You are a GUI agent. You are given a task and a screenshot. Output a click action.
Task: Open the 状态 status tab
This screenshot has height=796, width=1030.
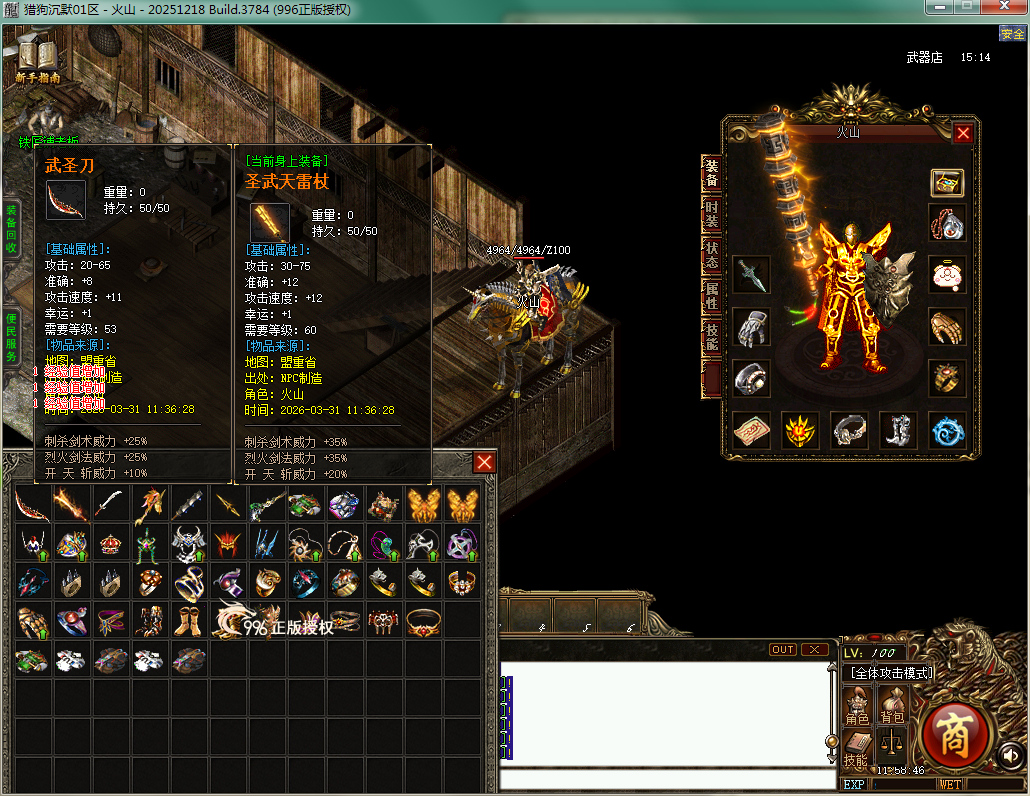click(x=711, y=254)
